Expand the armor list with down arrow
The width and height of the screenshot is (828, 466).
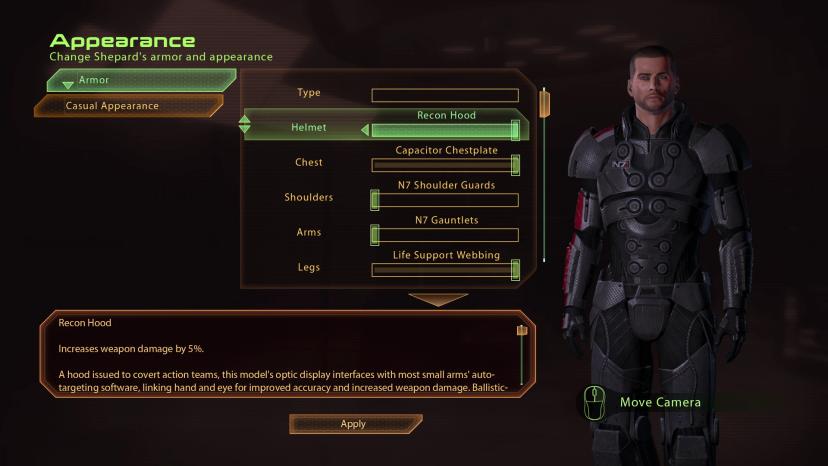pyautogui.click(x=438, y=299)
